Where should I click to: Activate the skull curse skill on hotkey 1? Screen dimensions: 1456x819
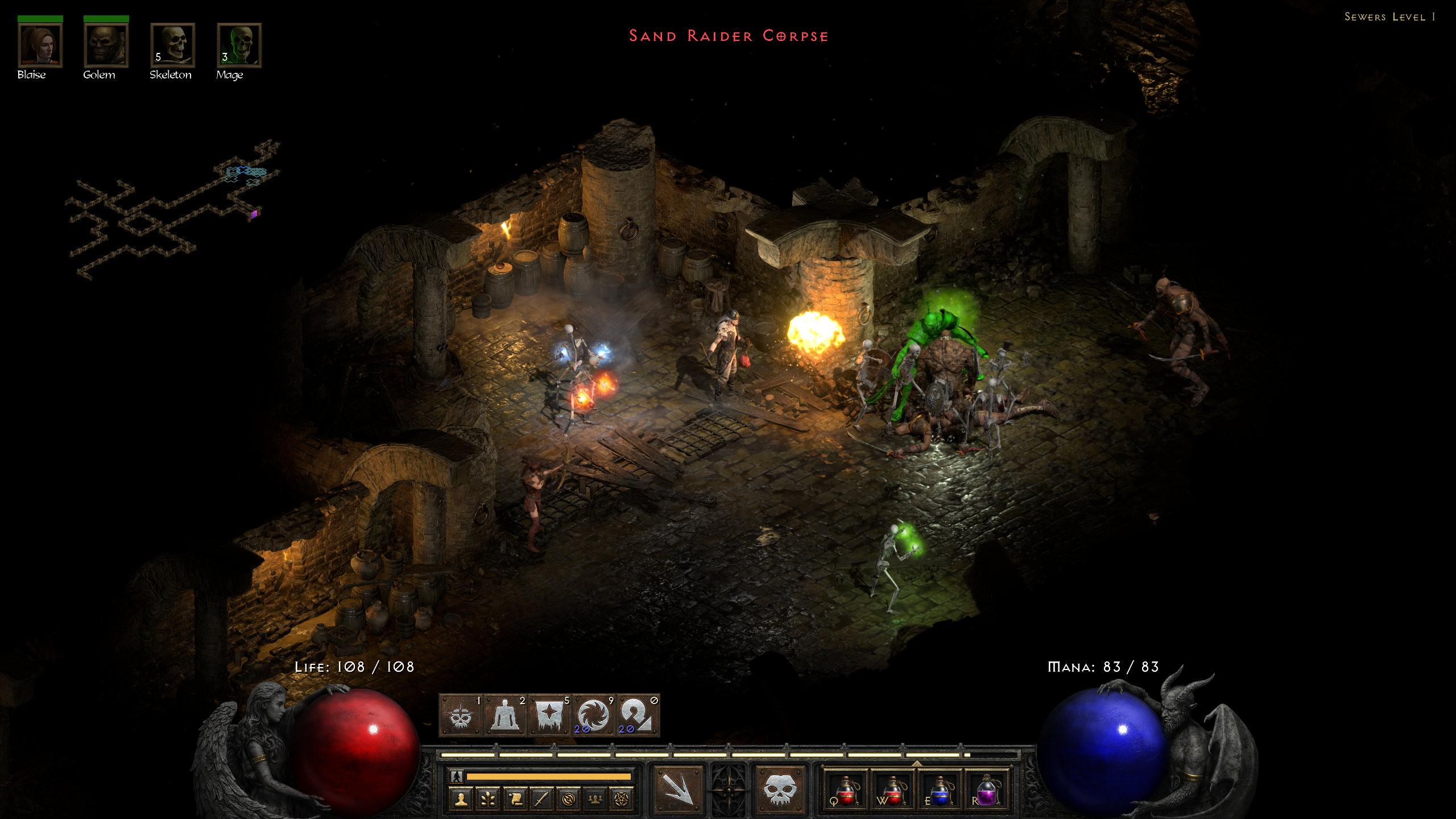[461, 715]
